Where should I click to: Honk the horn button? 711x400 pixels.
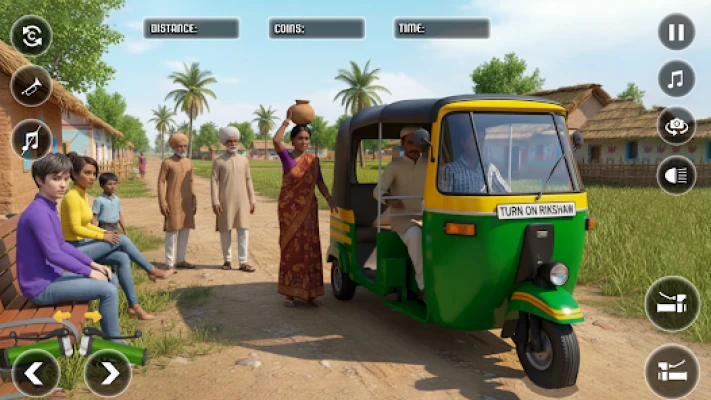(x=31, y=86)
